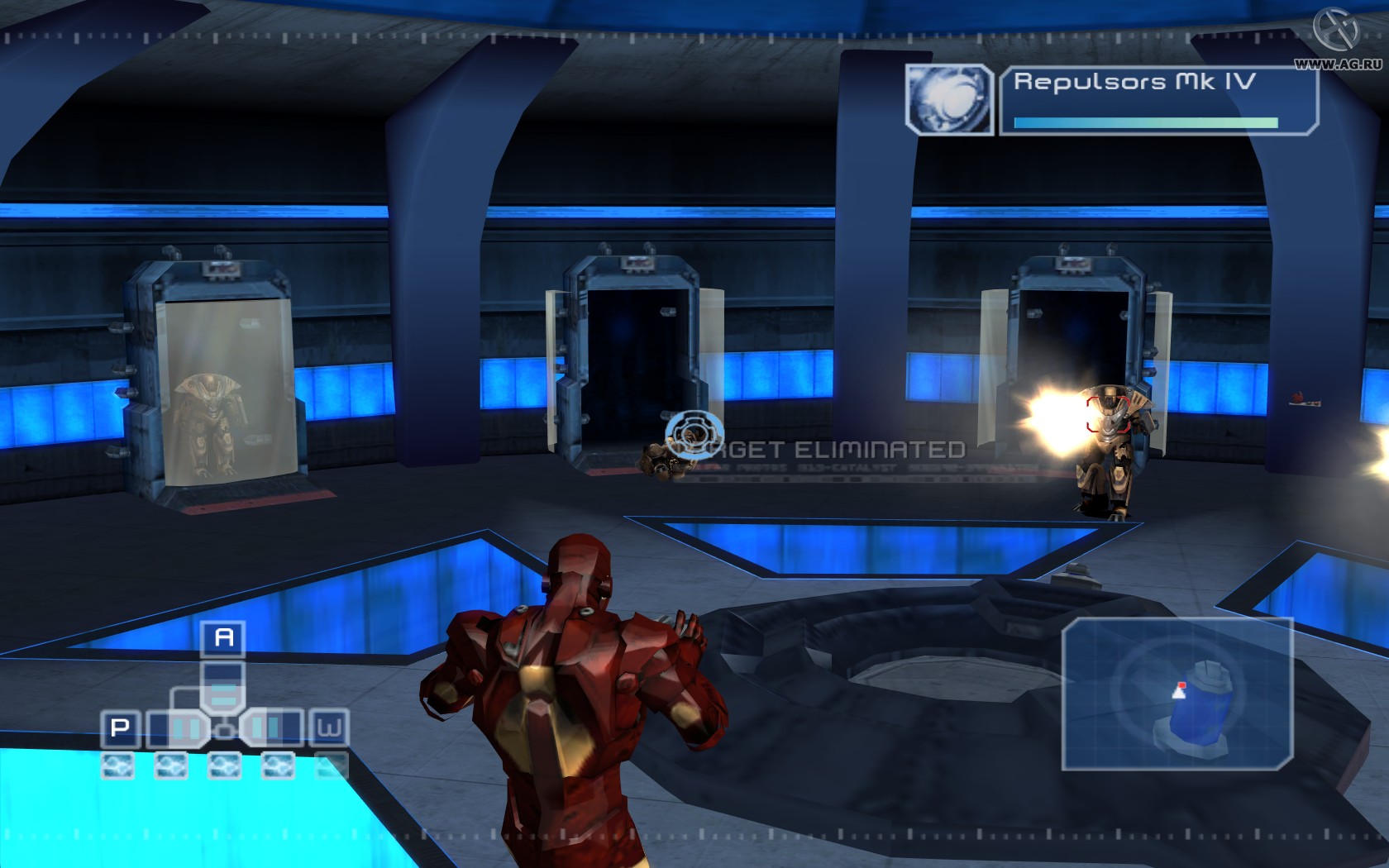Click the W weapon system indicator

(329, 727)
